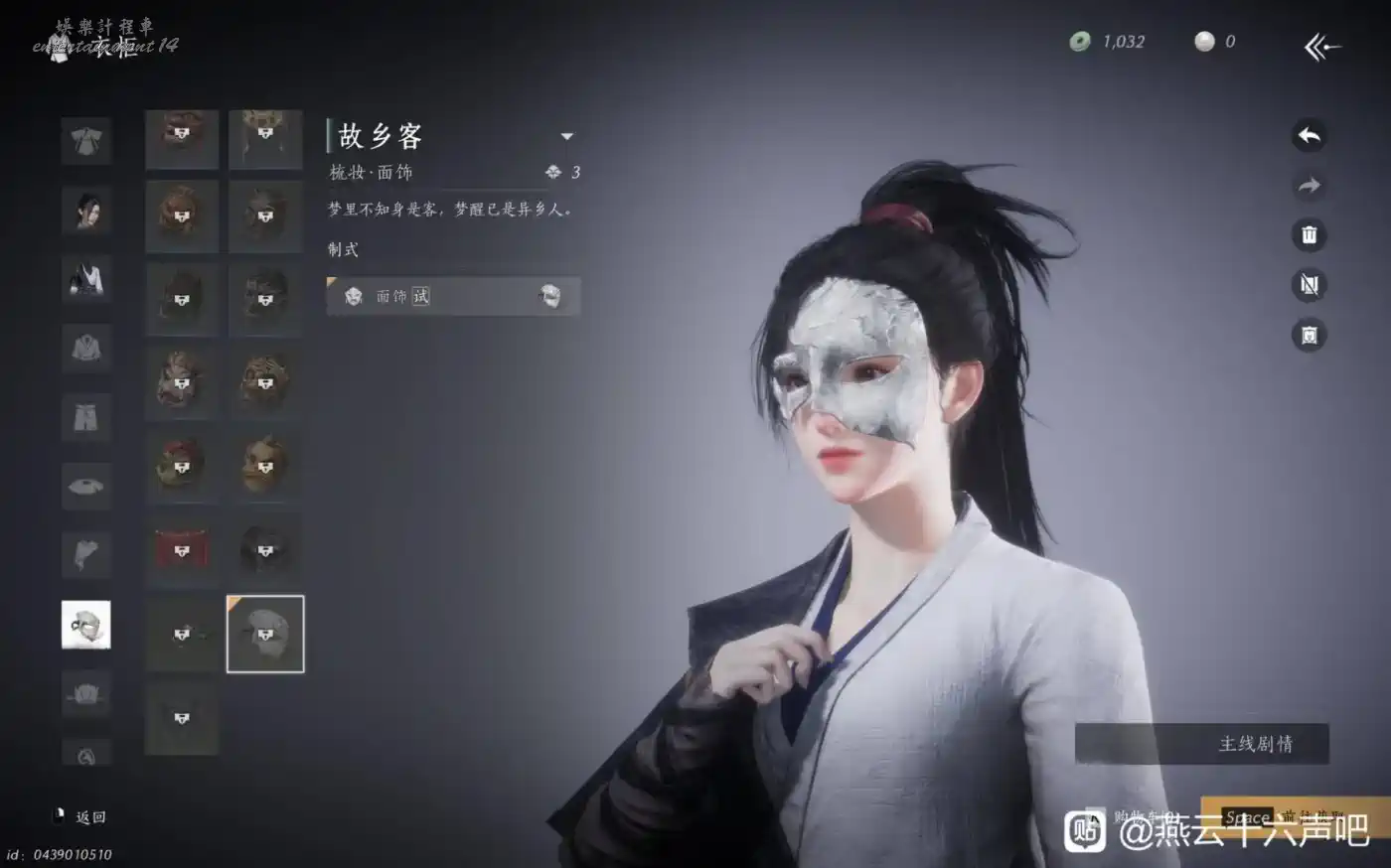The image size is (1391, 868).
Task: Open the 主线剧情 button
Action: (x=1202, y=744)
